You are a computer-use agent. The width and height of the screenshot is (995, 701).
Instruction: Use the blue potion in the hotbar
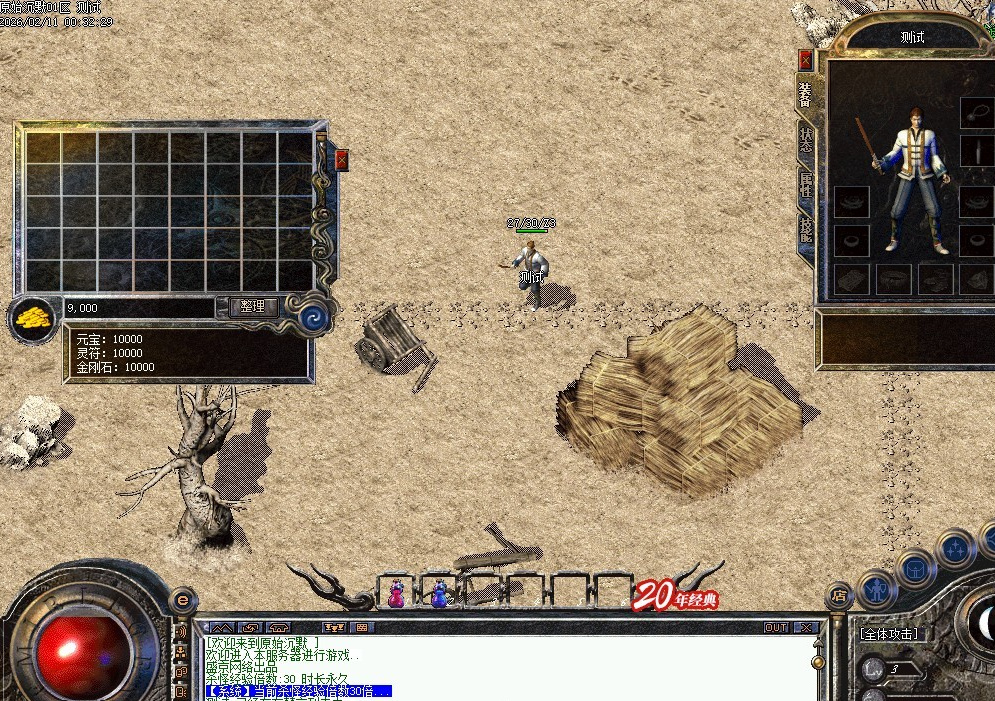click(439, 594)
